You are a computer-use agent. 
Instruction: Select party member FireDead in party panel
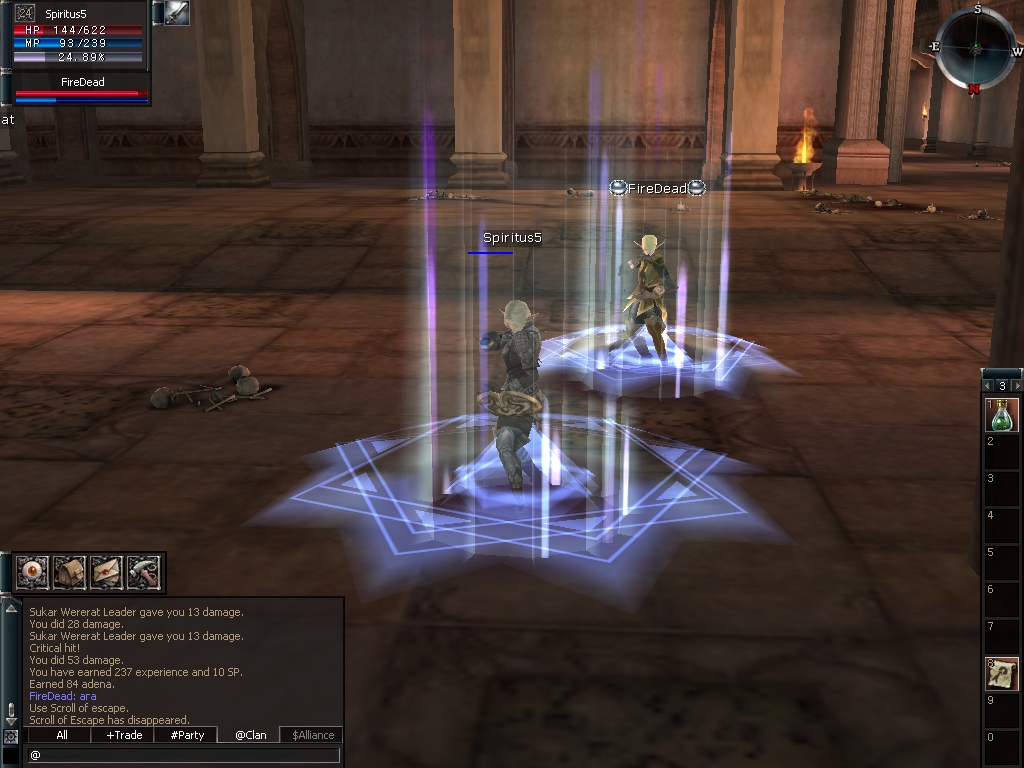point(82,88)
